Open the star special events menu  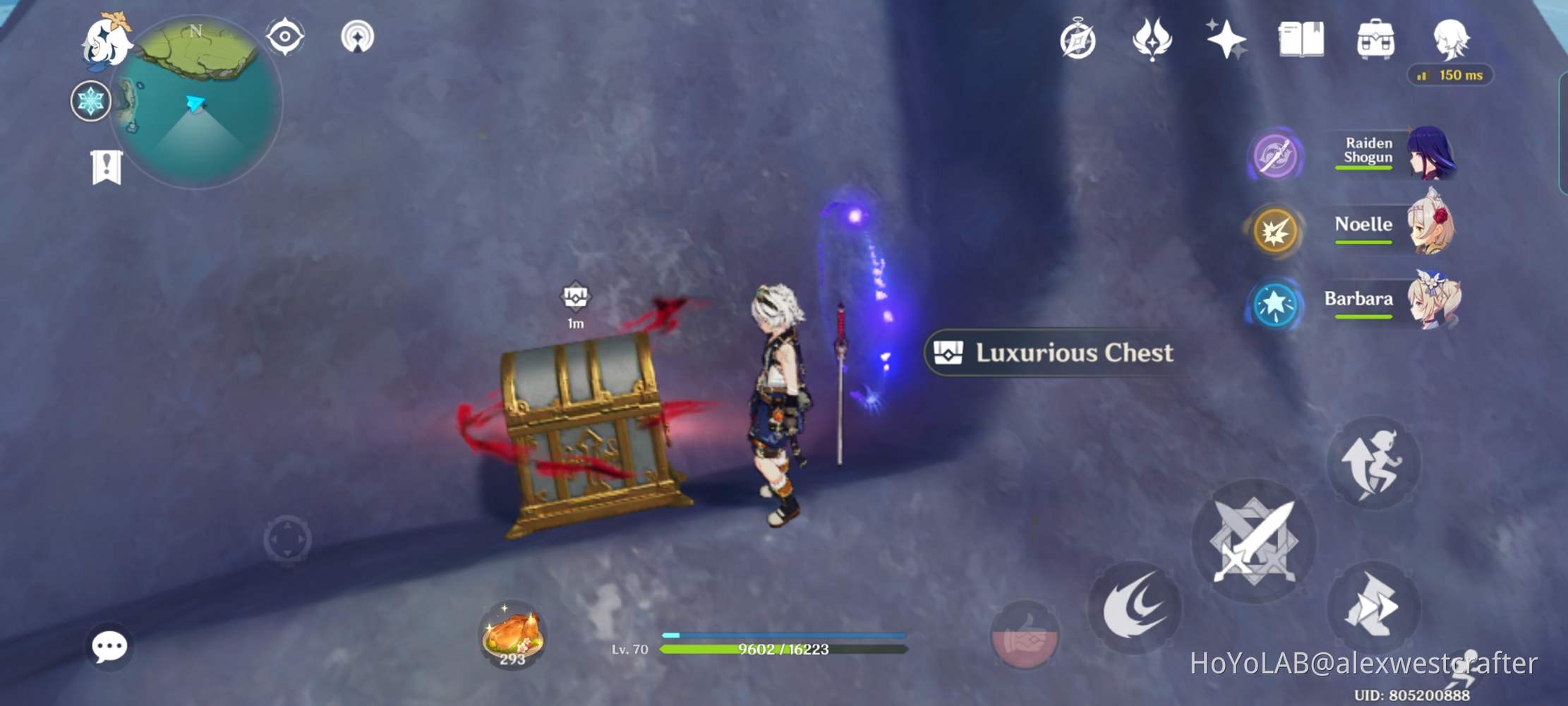(1228, 40)
